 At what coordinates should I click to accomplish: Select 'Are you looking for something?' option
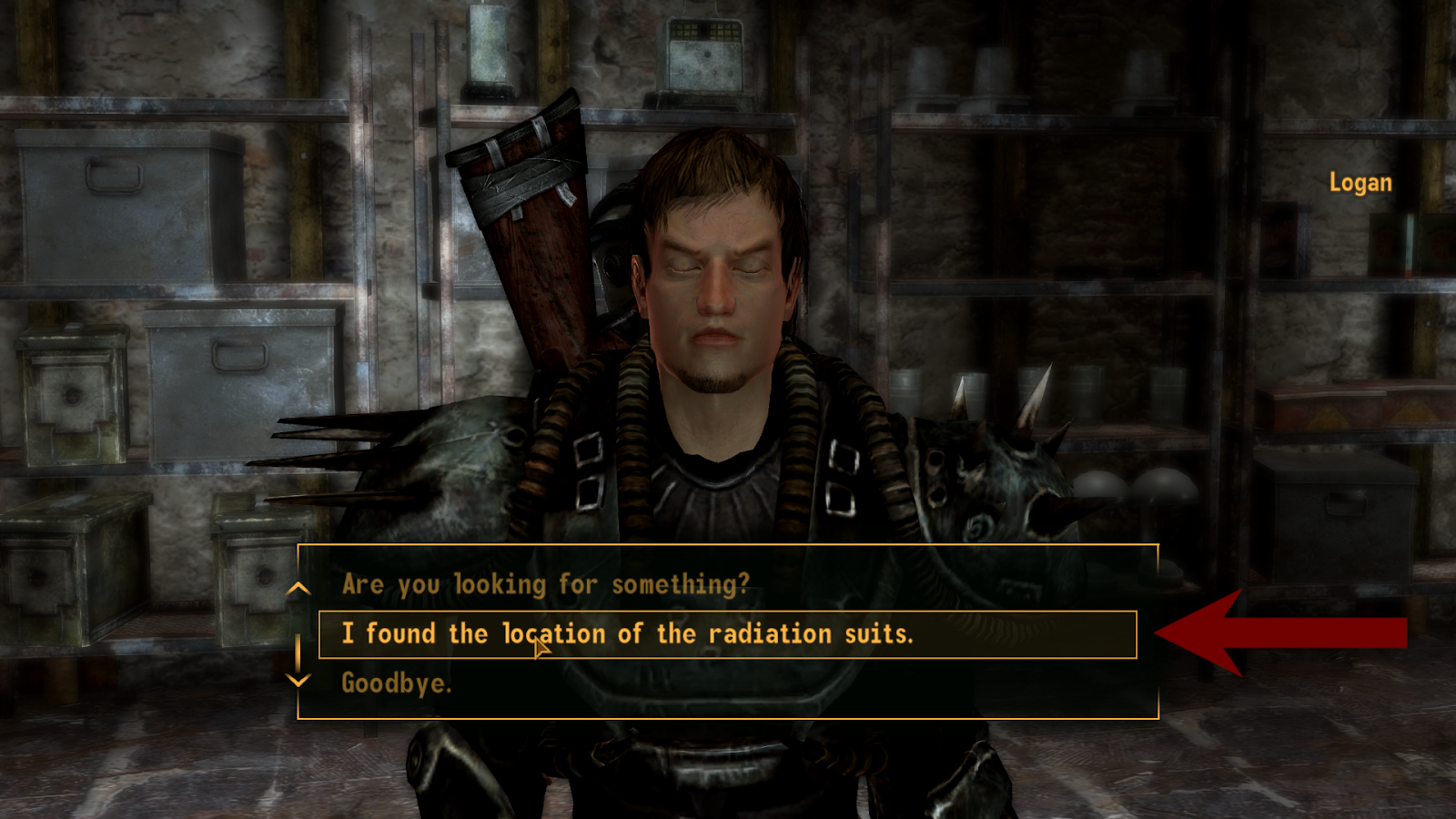pyautogui.click(x=546, y=586)
